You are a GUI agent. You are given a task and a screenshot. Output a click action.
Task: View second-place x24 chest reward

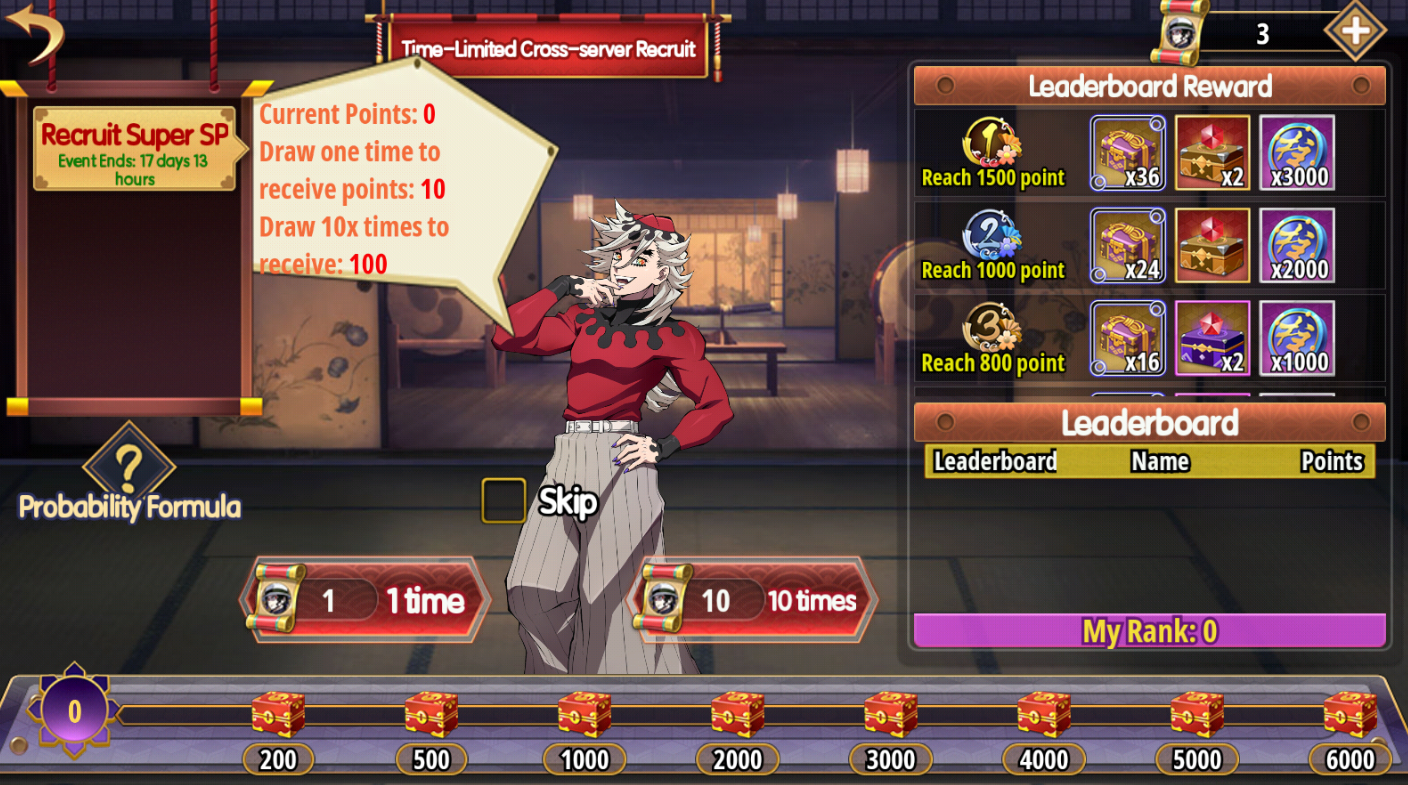[1128, 246]
